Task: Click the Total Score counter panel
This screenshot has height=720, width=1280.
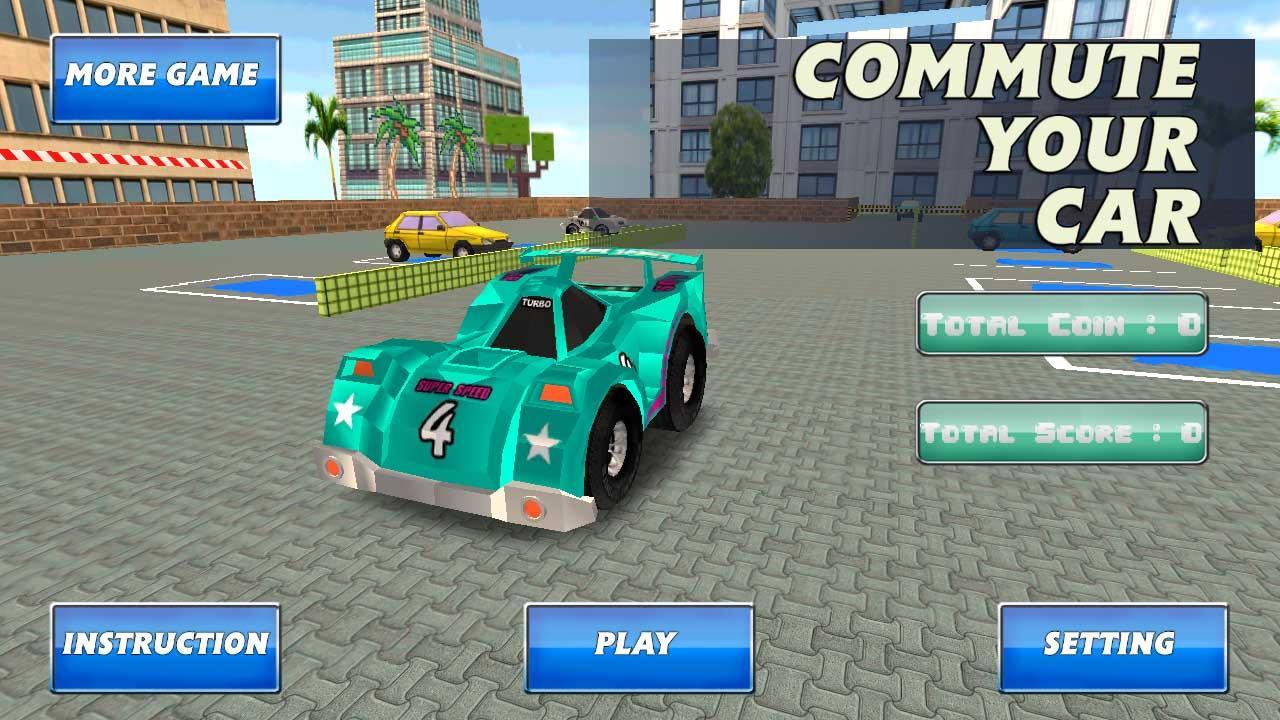Action: (1062, 432)
